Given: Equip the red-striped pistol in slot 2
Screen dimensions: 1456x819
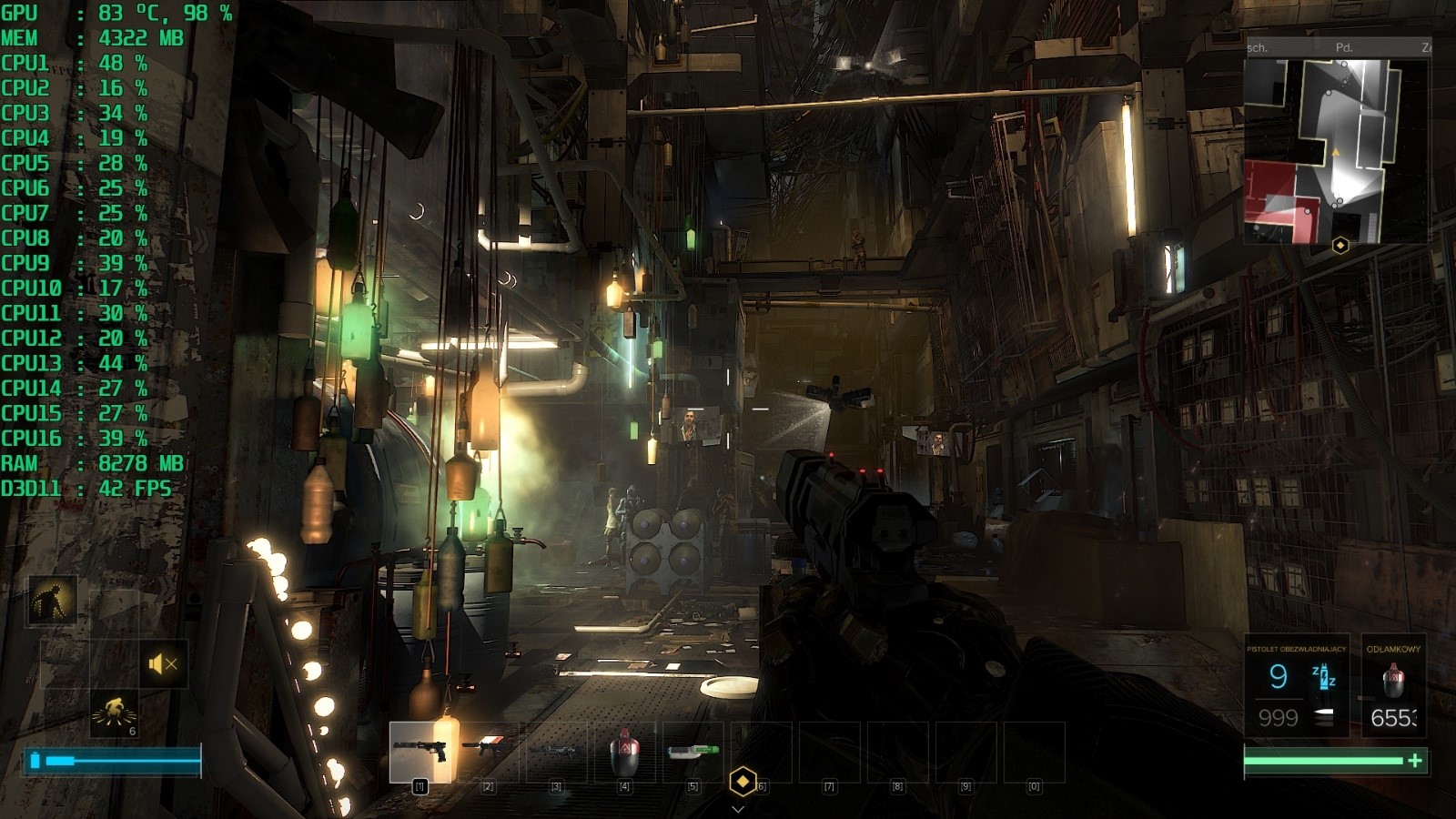Looking at the screenshot, I should pos(487,751).
